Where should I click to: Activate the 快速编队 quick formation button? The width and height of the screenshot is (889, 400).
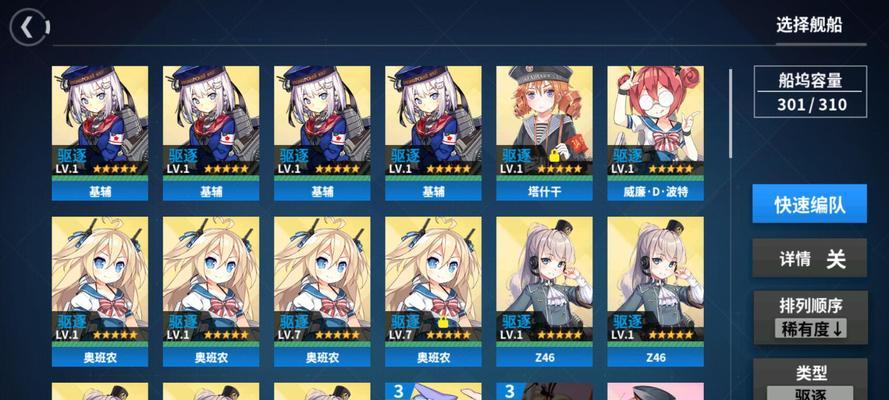809,205
